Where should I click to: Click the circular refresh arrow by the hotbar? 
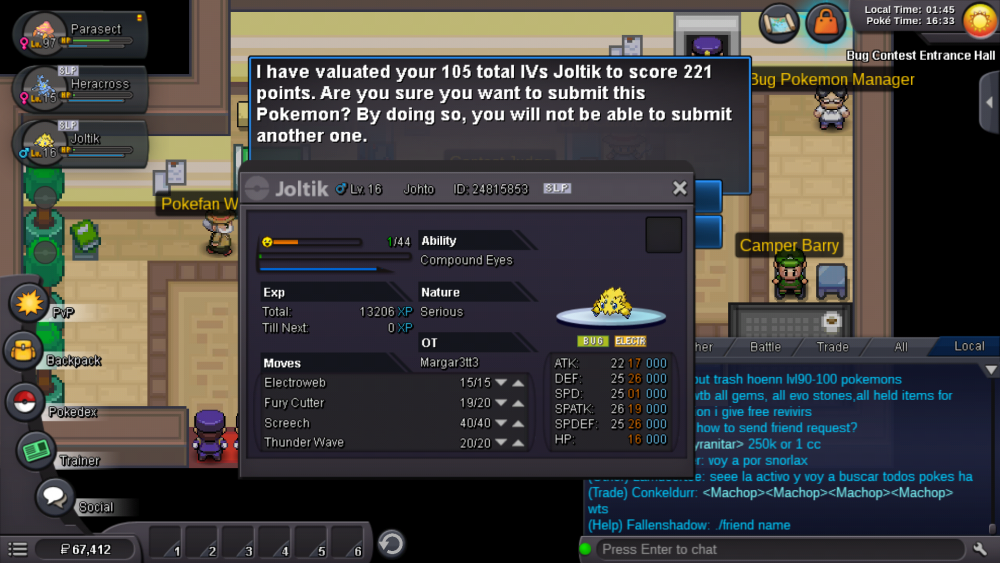click(391, 543)
